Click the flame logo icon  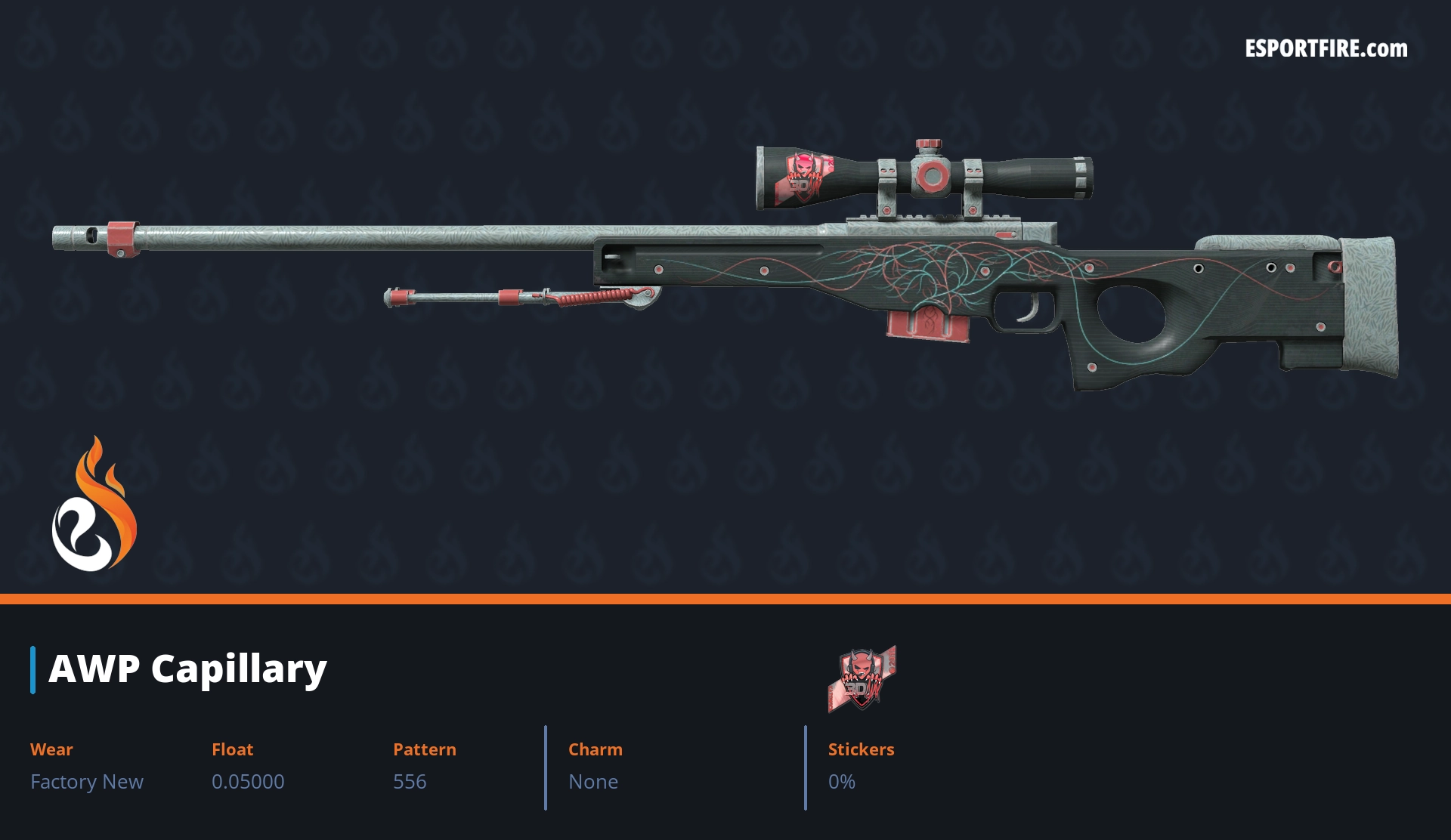point(94,505)
